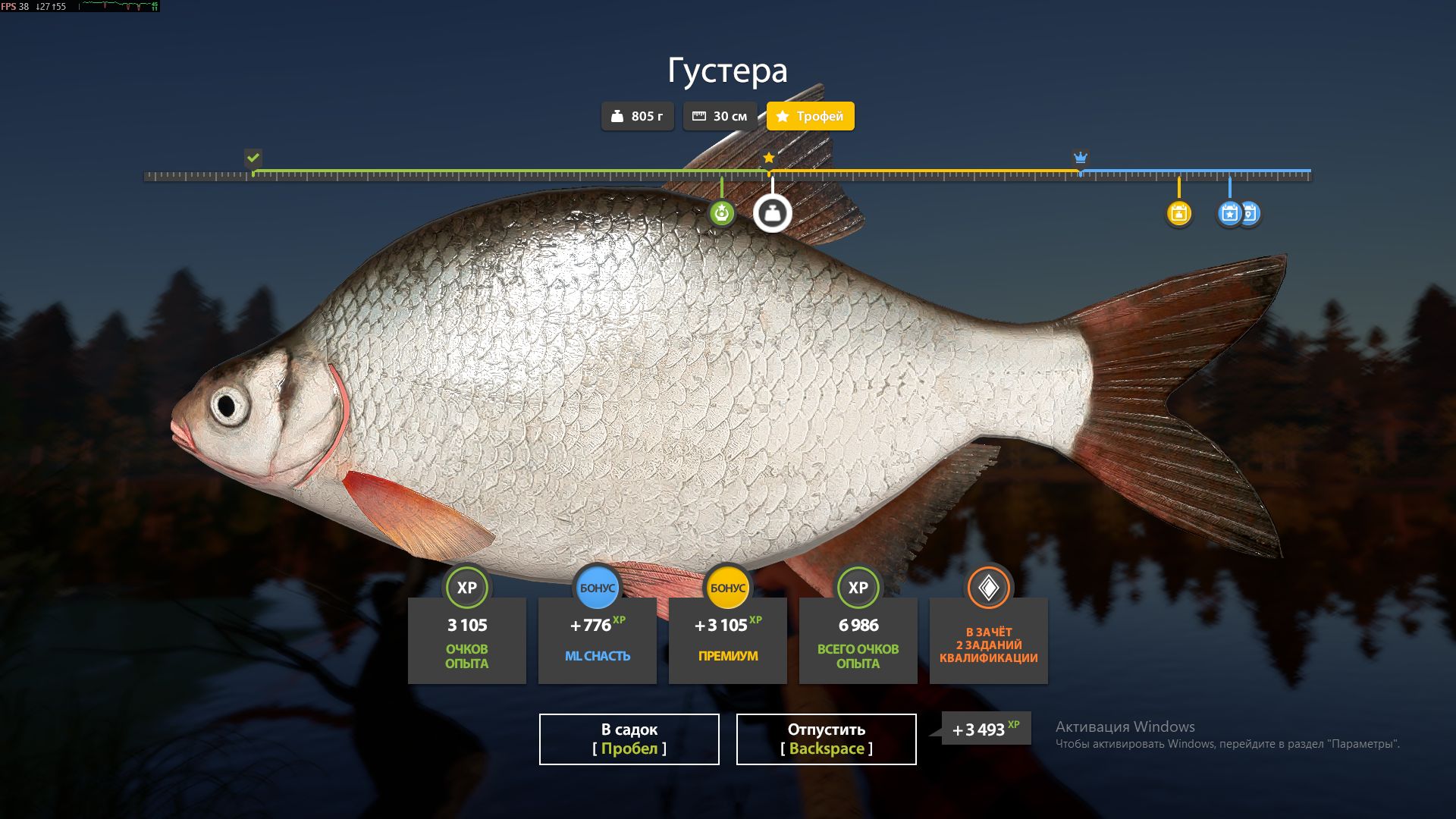Image resolution: width=1456 pixels, height=819 pixels.
Task: Release the fish with the Отпустить button
Action: click(826, 739)
